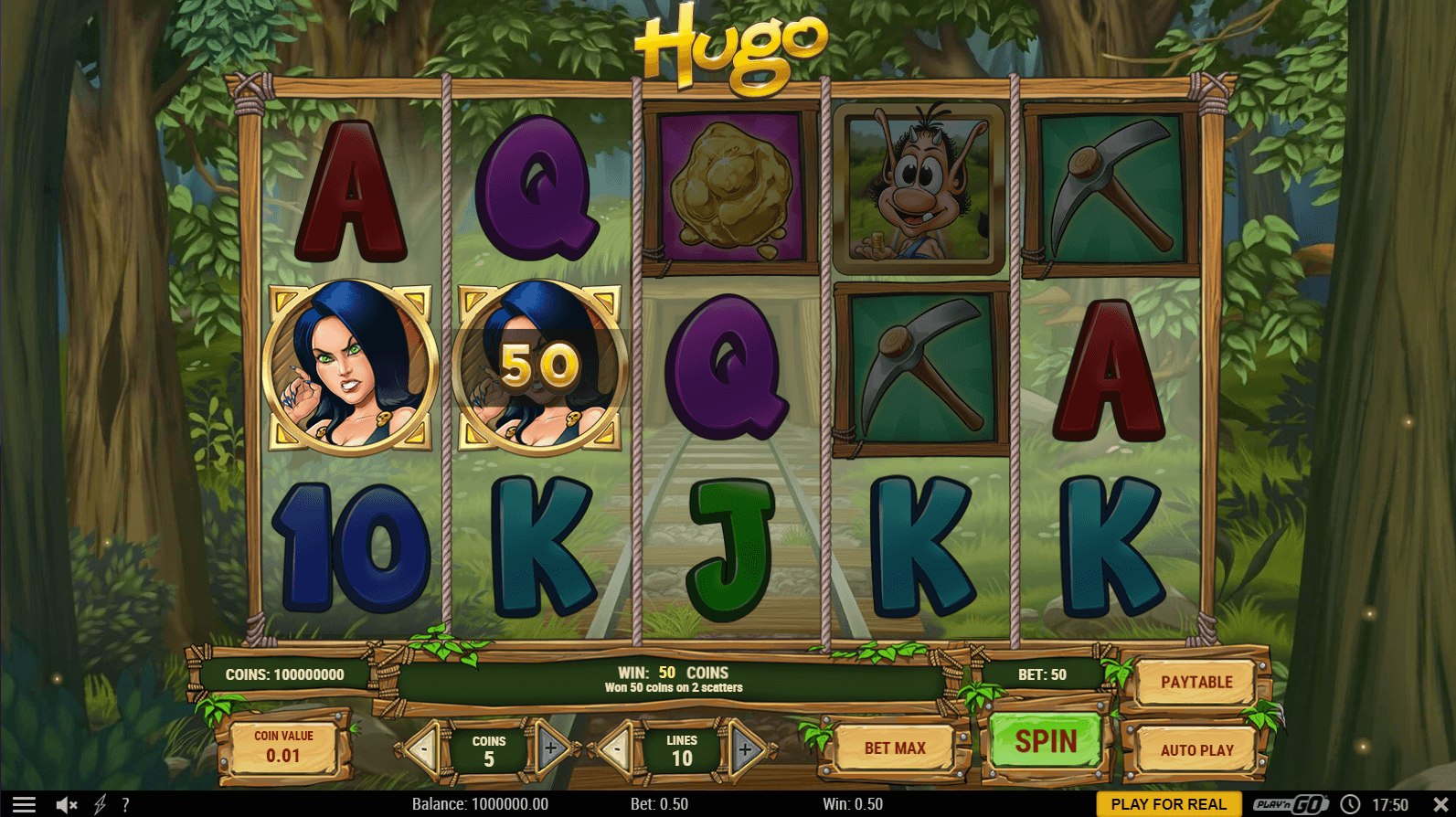The height and width of the screenshot is (817, 1456).
Task: Open the hamburger menu
Action: (24, 804)
